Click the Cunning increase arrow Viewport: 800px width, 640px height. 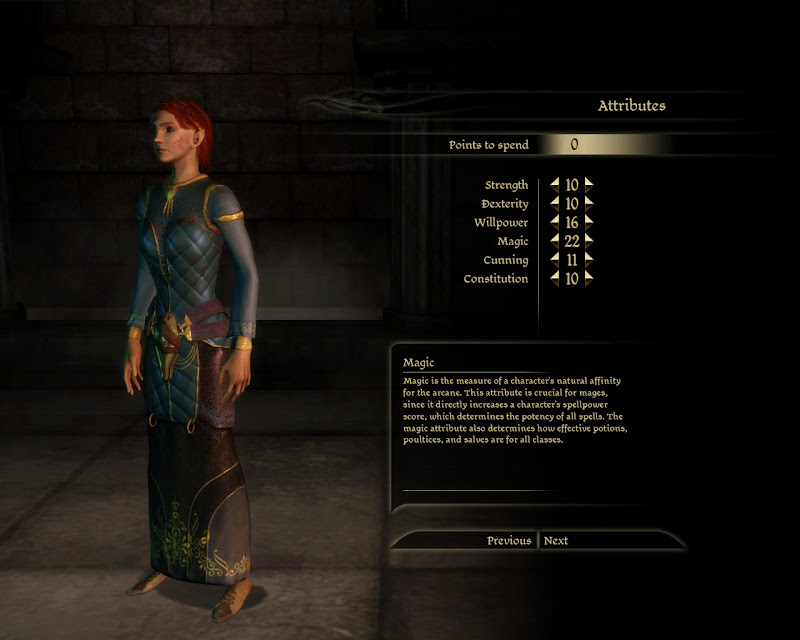(589, 260)
